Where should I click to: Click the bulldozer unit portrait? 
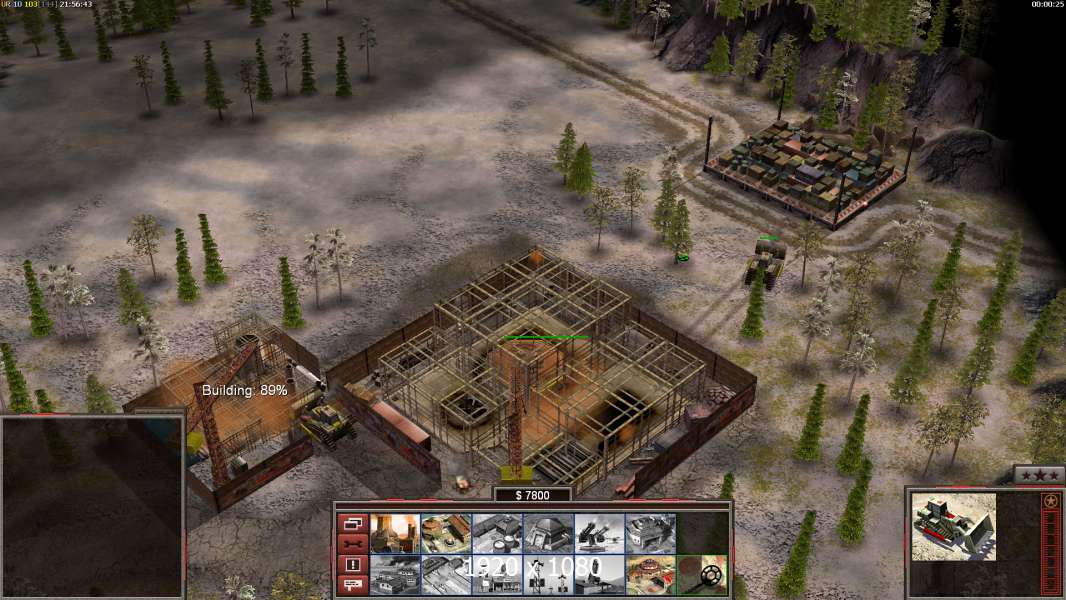(x=953, y=526)
